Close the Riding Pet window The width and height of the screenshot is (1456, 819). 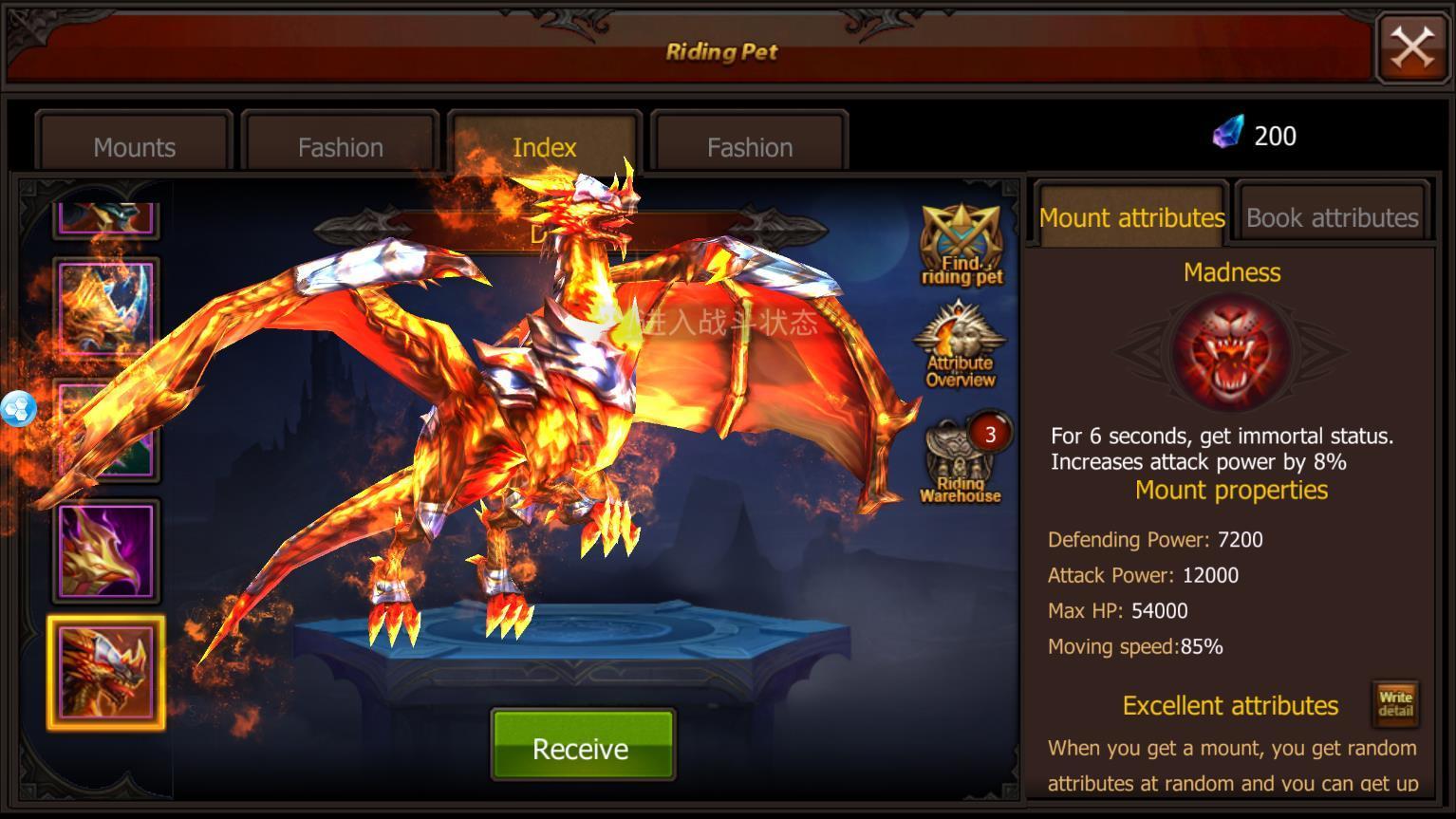pos(1411,47)
